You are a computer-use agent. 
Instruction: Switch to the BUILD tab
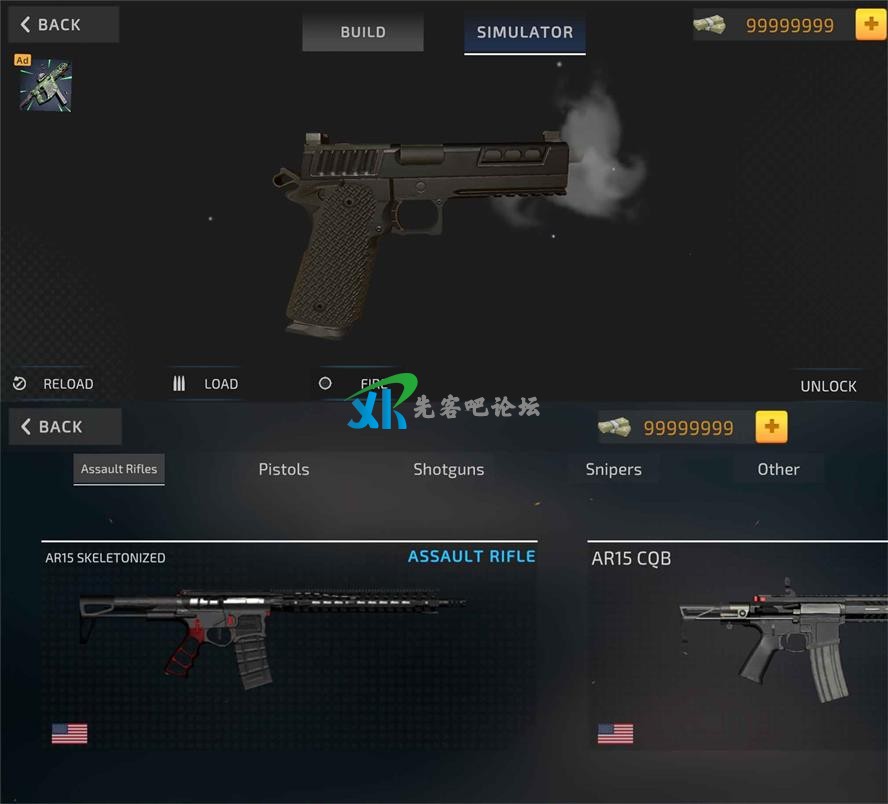[362, 32]
